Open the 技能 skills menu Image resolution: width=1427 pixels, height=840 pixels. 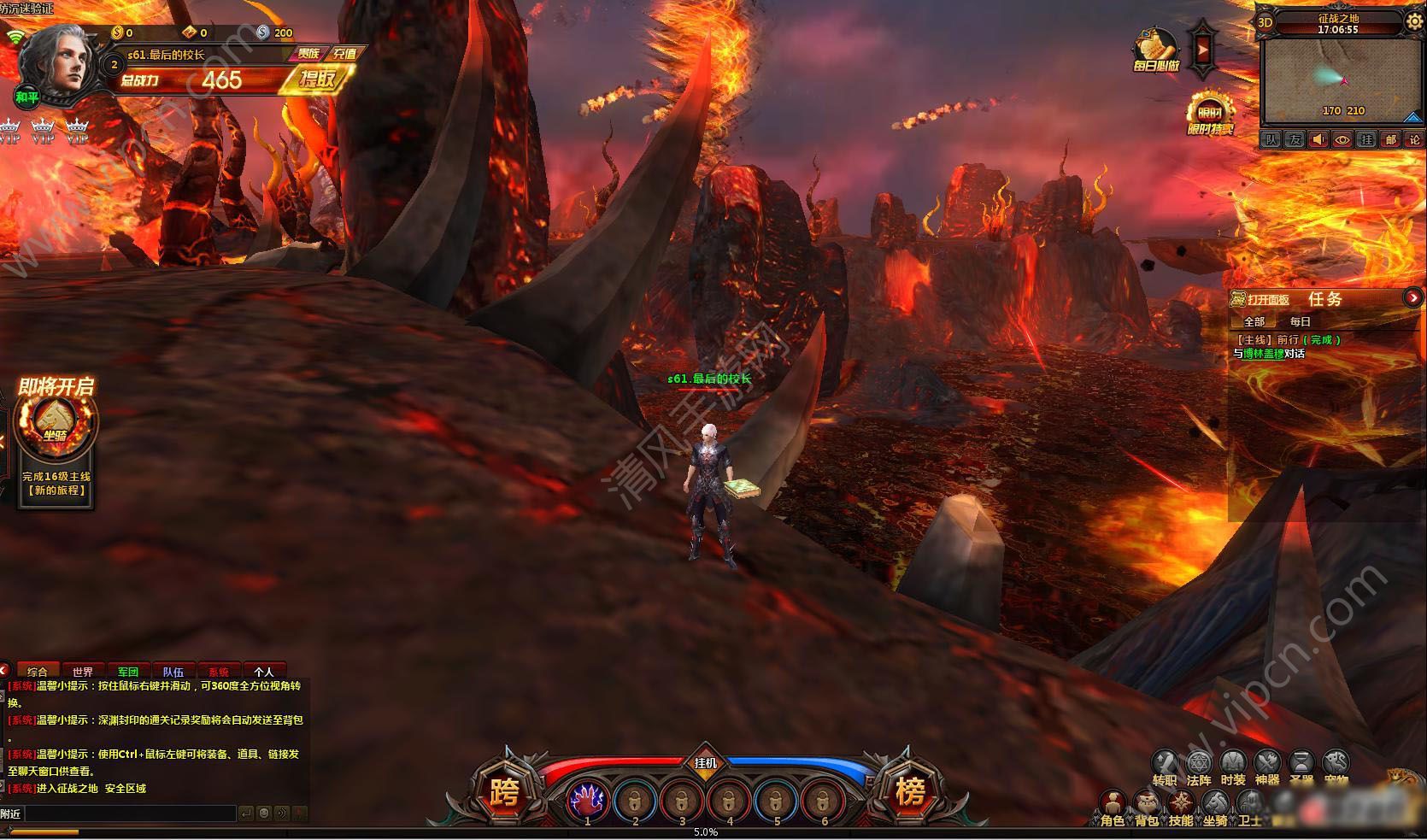(1181, 806)
